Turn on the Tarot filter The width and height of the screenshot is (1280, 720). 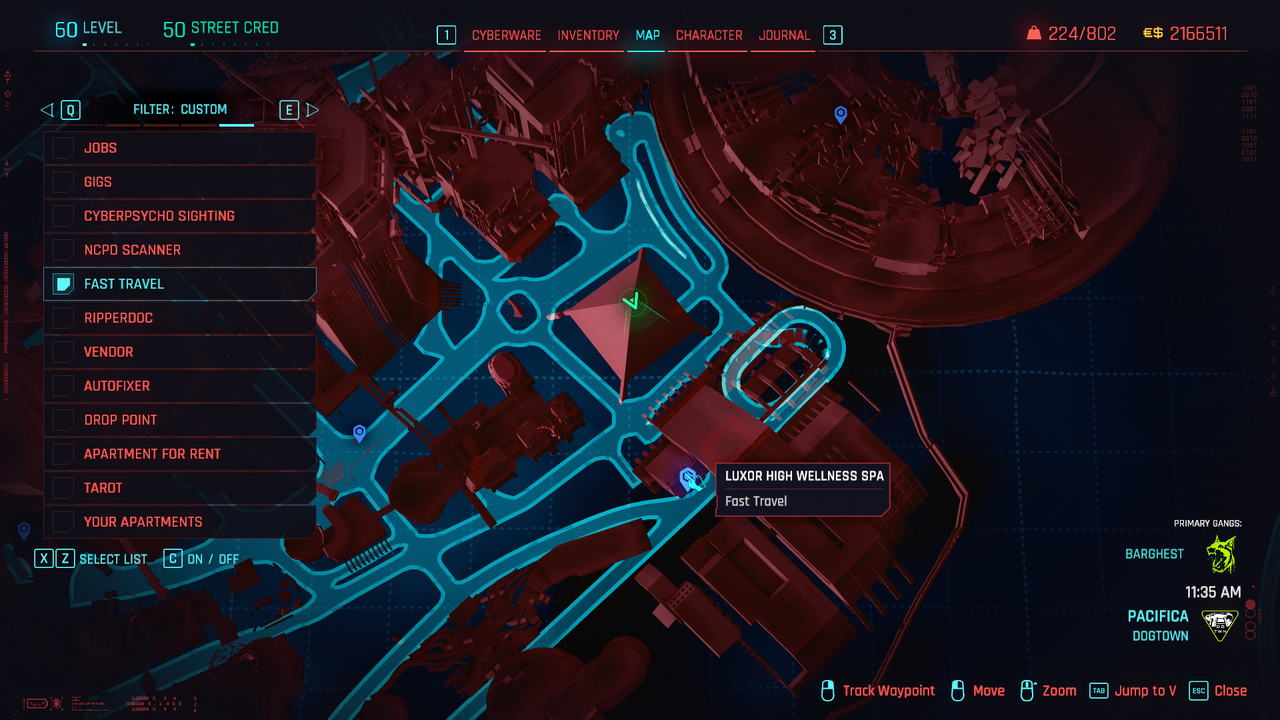coord(64,488)
